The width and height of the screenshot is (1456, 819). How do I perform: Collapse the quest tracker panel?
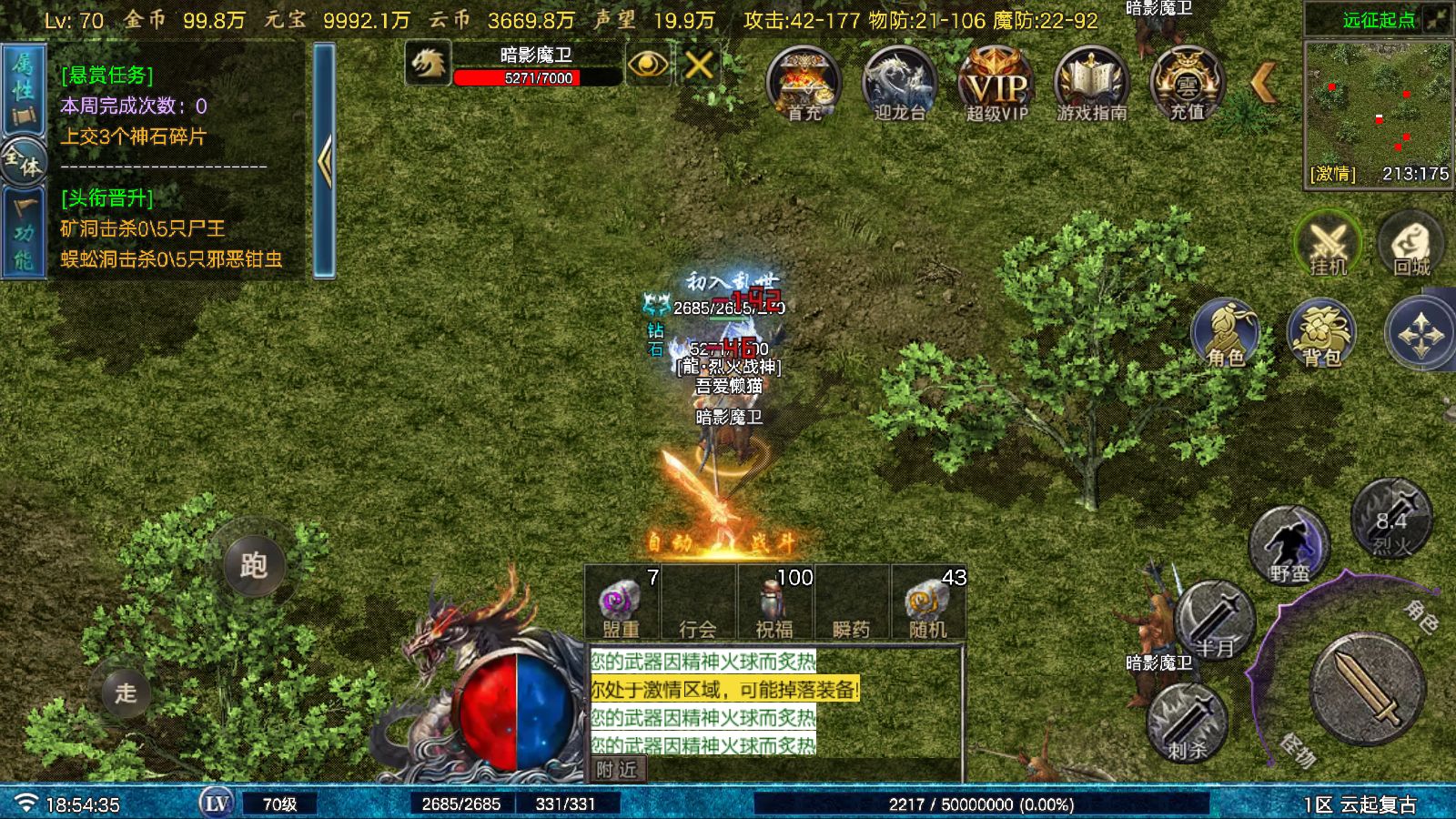[324, 160]
